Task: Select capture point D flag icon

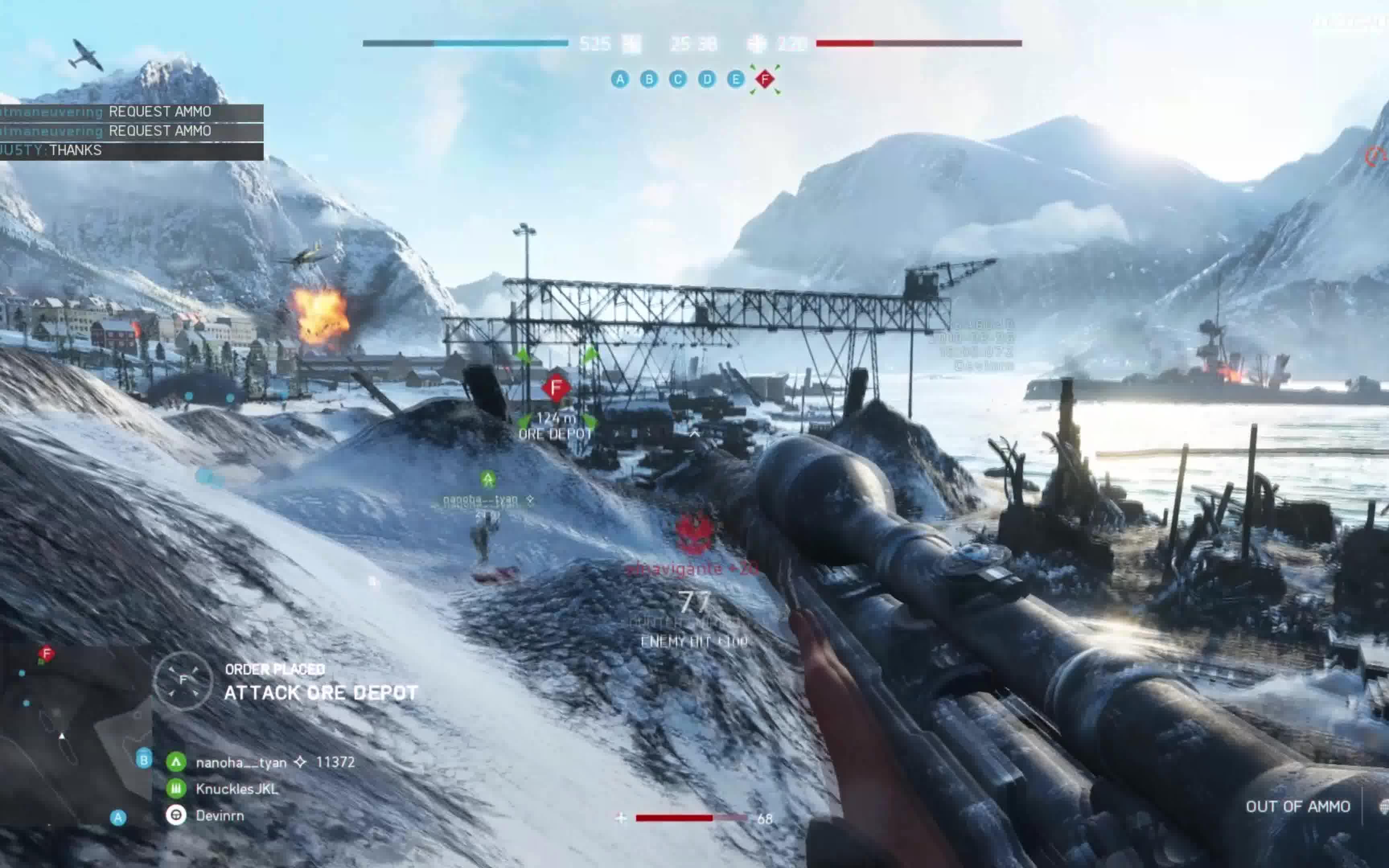Action: click(x=707, y=79)
